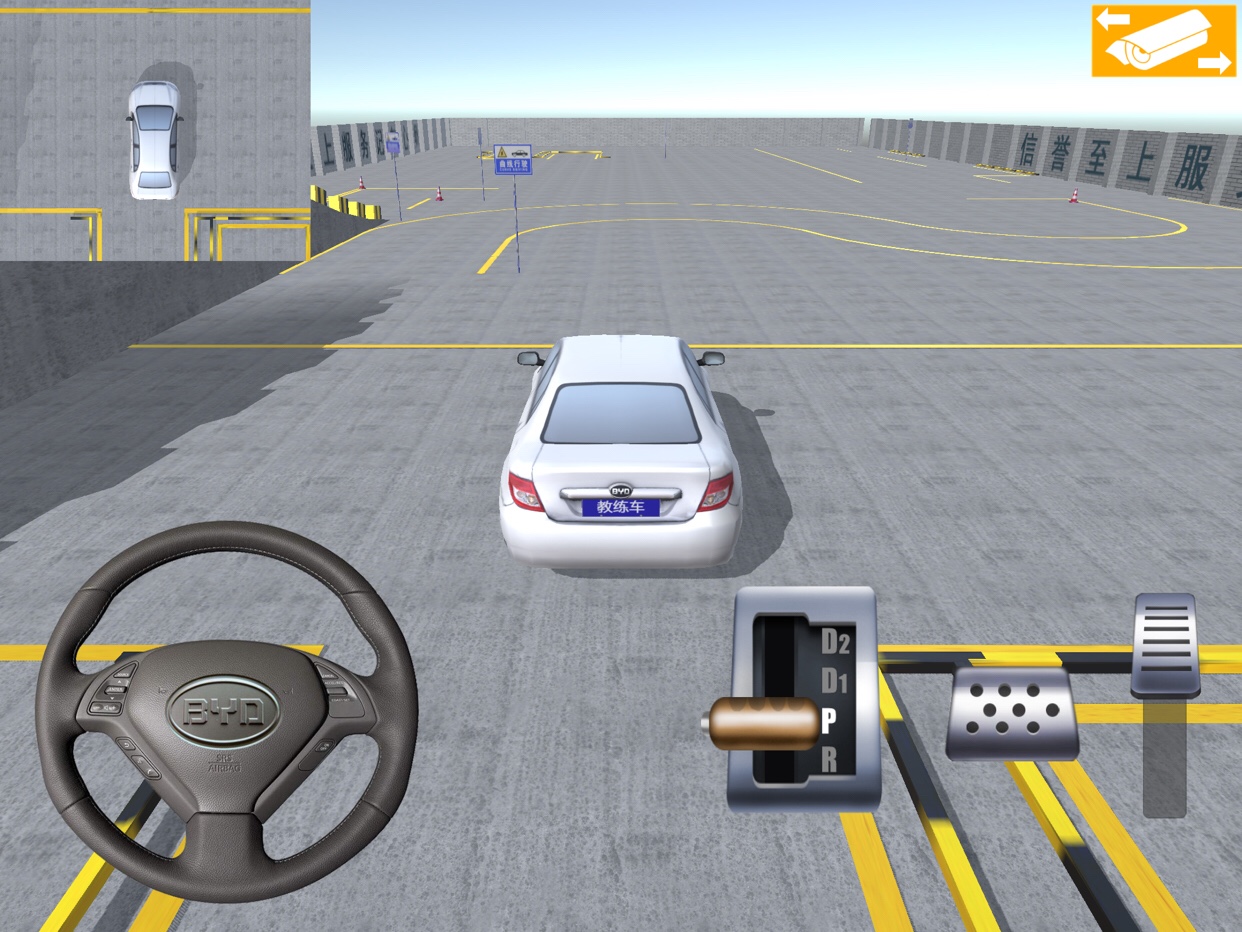Tap the tall accelerator pedal
Screen dimensions: 1242x932
coord(1166,645)
